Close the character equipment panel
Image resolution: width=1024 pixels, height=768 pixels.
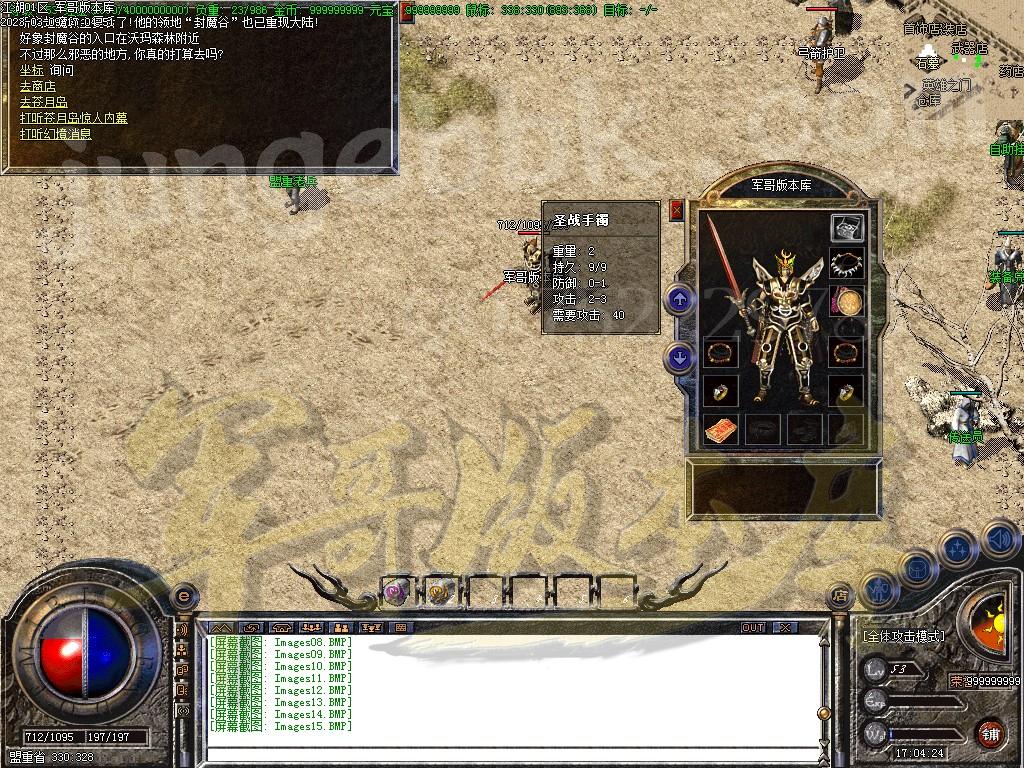(x=677, y=210)
